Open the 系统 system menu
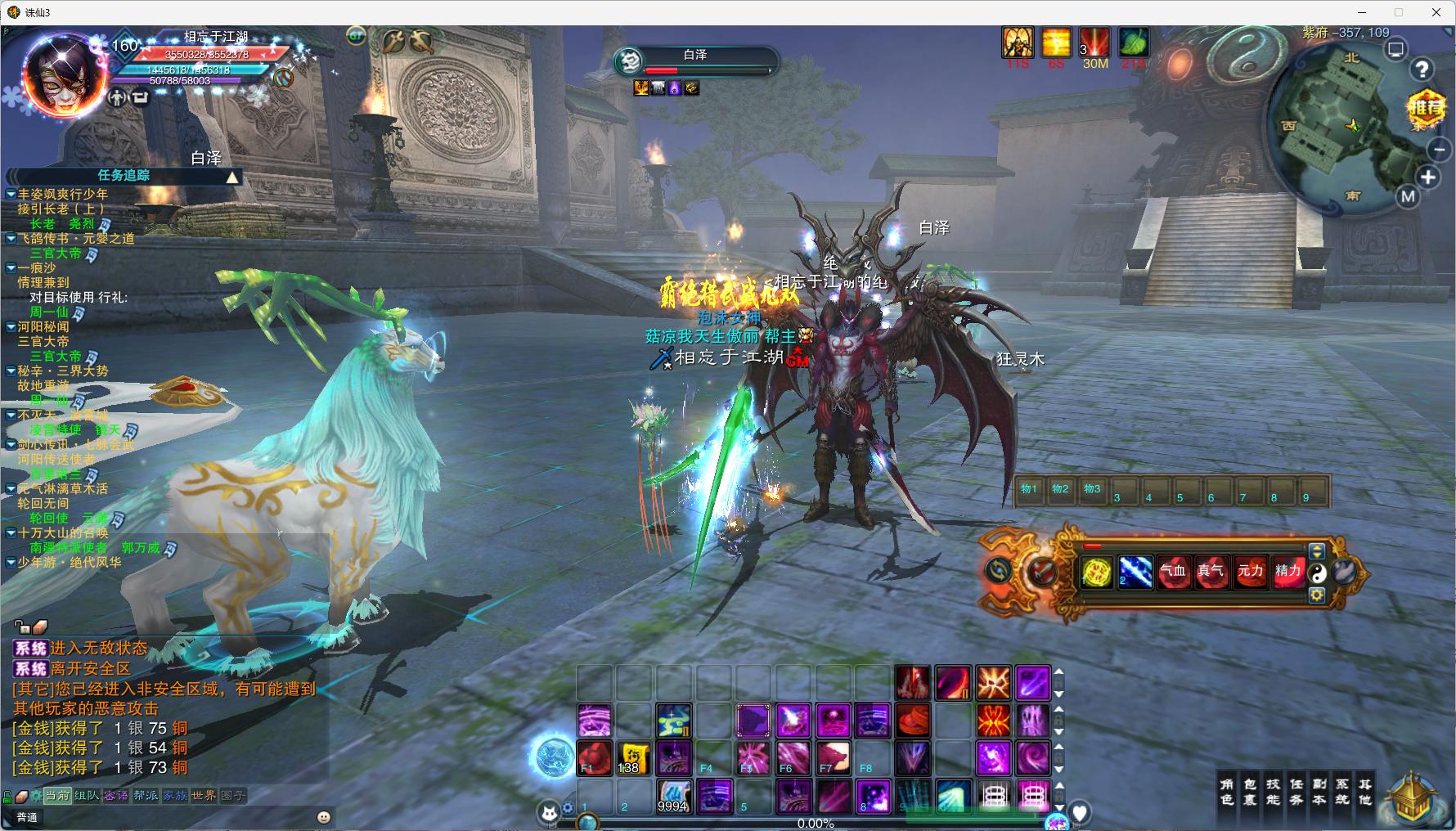 coord(1341,792)
